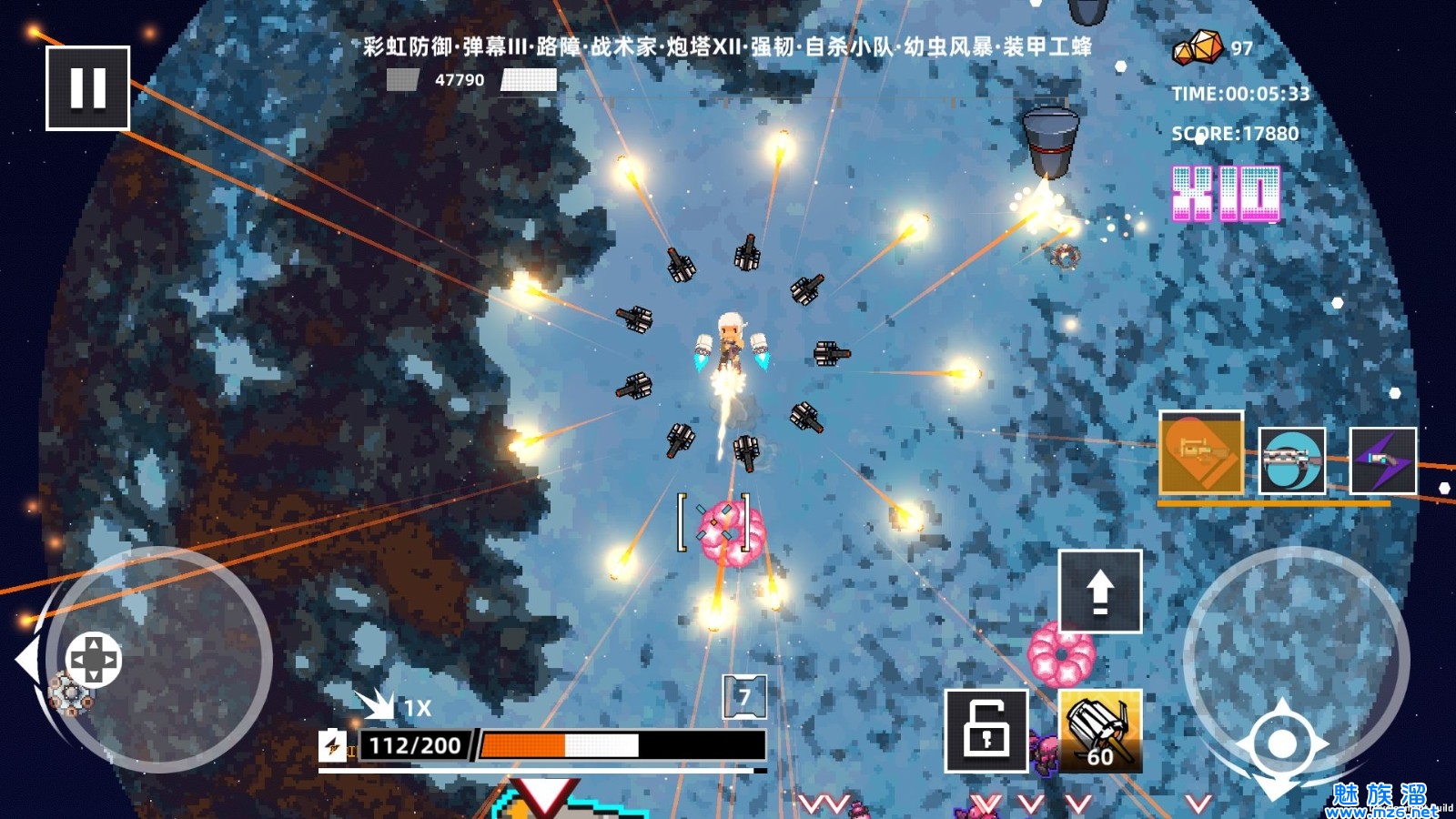Equip the purple lightning gun weapon
The height and width of the screenshot is (819, 1456).
pyautogui.click(x=1382, y=460)
